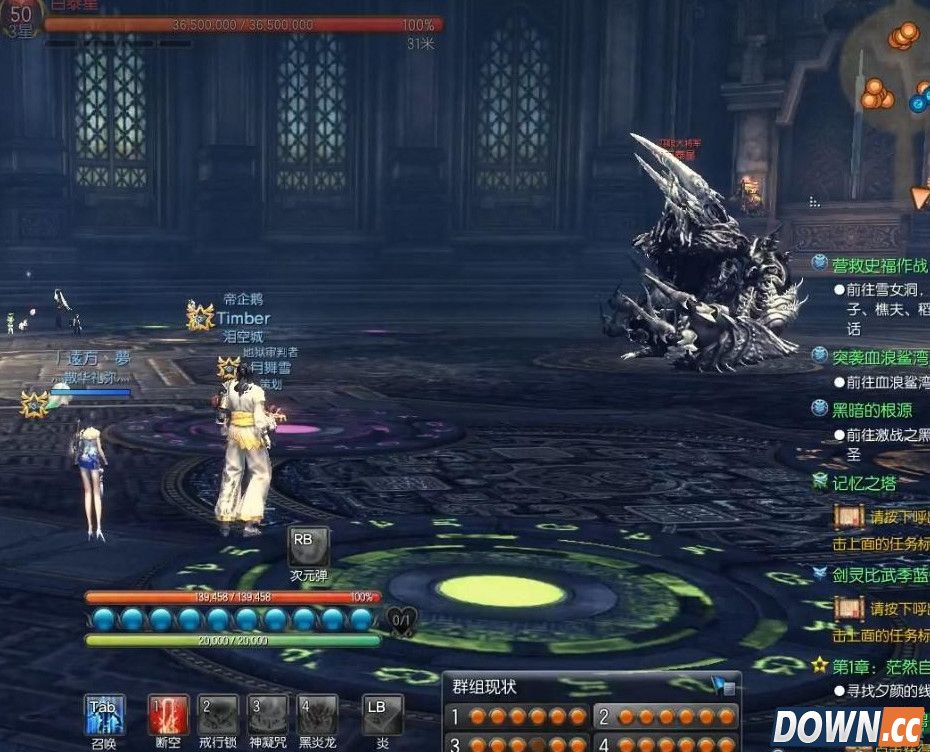This screenshot has height=752, width=930.
Task: Select group 1 in 群组现状 panel
Action: (x=517, y=716)
